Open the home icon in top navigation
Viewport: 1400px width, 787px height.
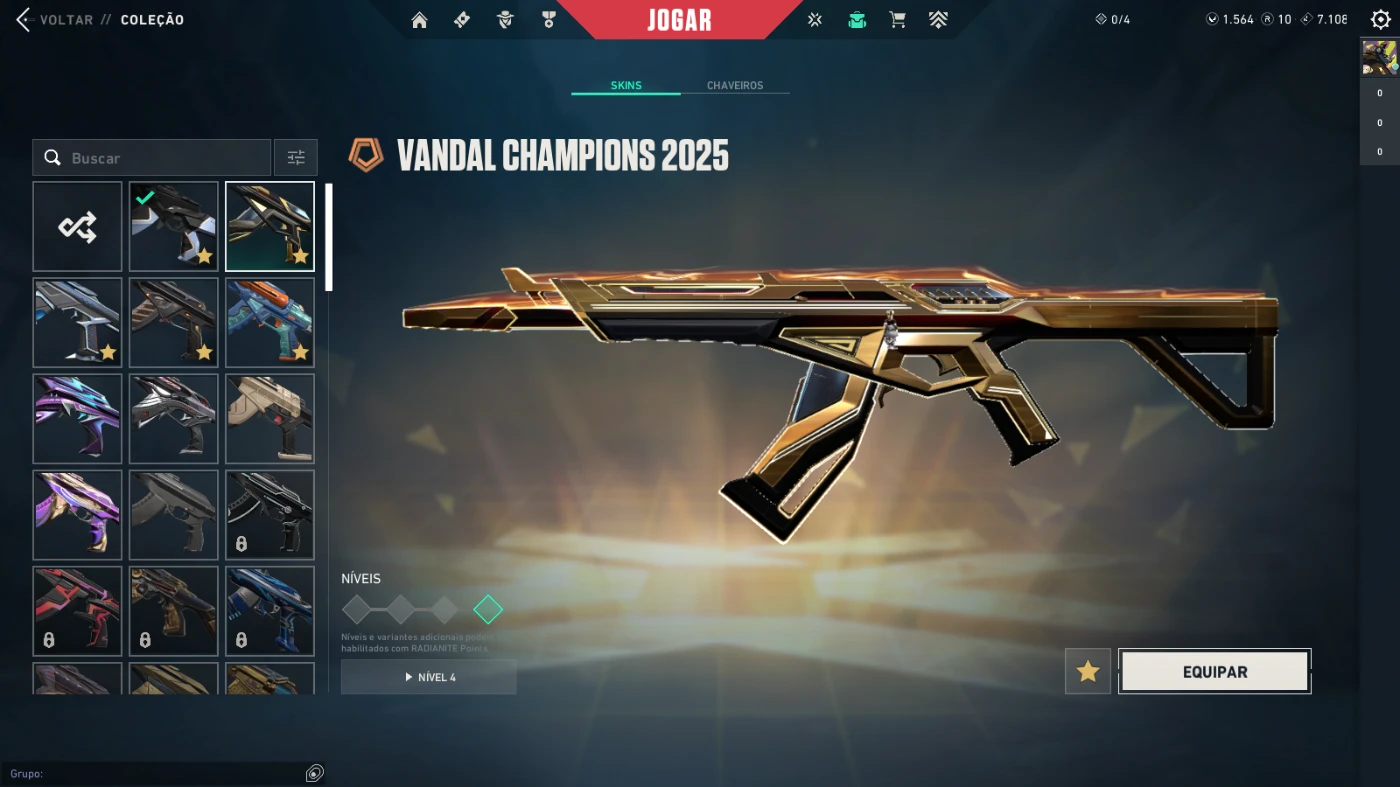419,20
